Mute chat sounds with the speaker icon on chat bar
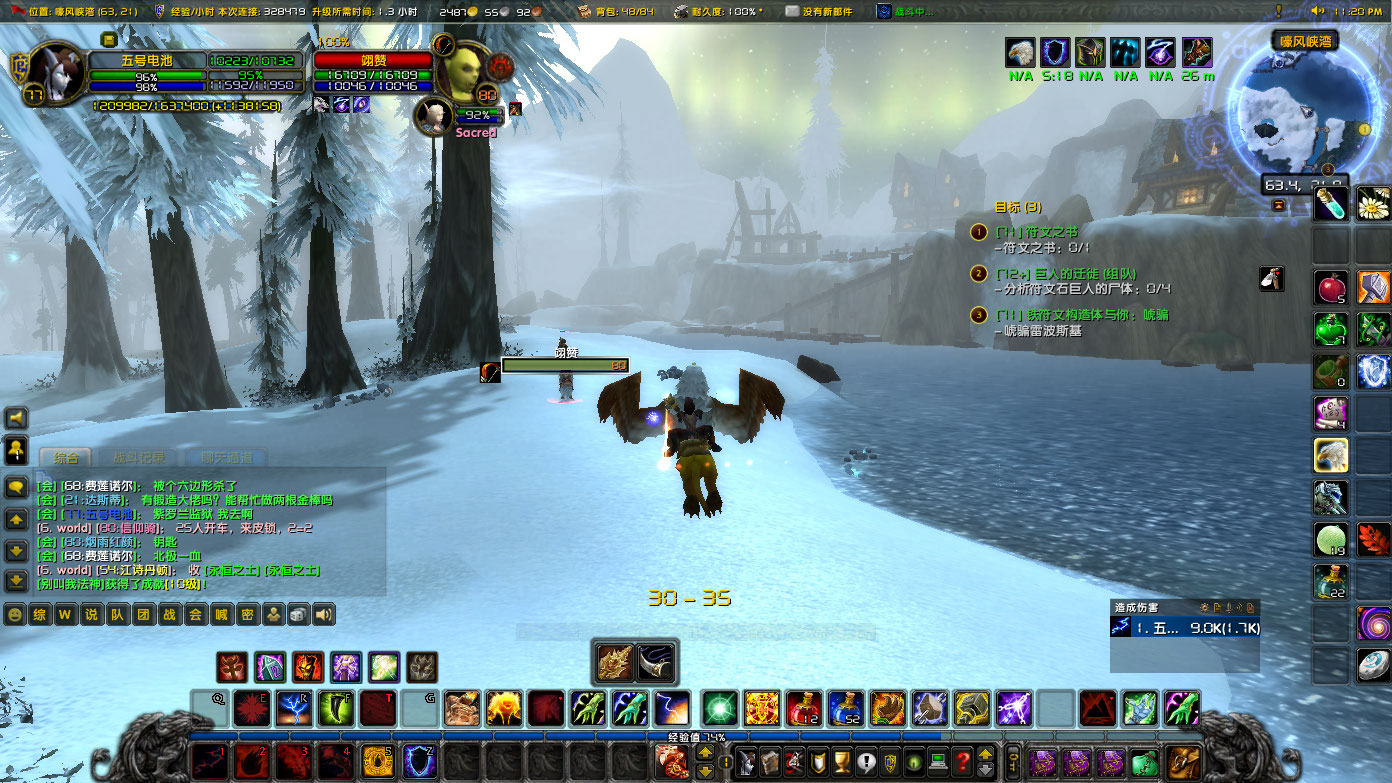The image size is (1392, 783). pyautogui.click(x=322, y=614)
